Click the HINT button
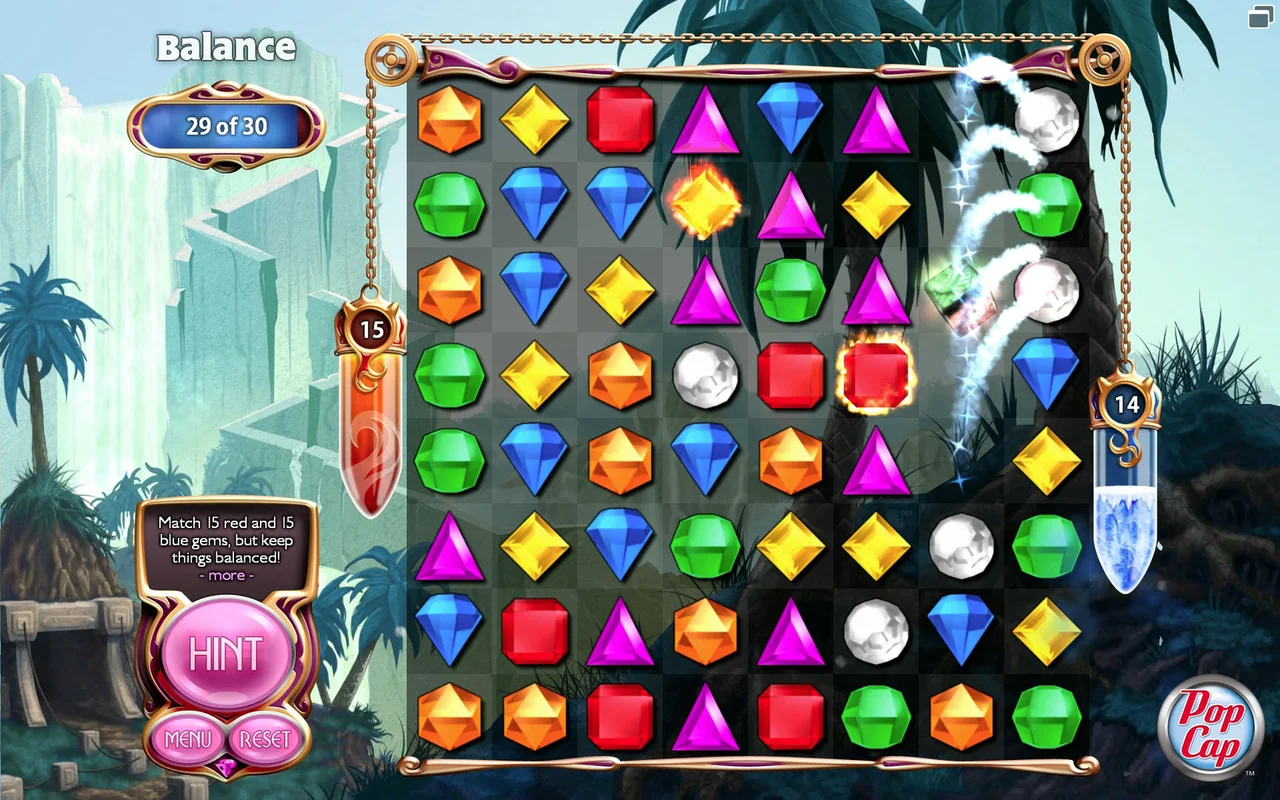 [x=227, y=655]
